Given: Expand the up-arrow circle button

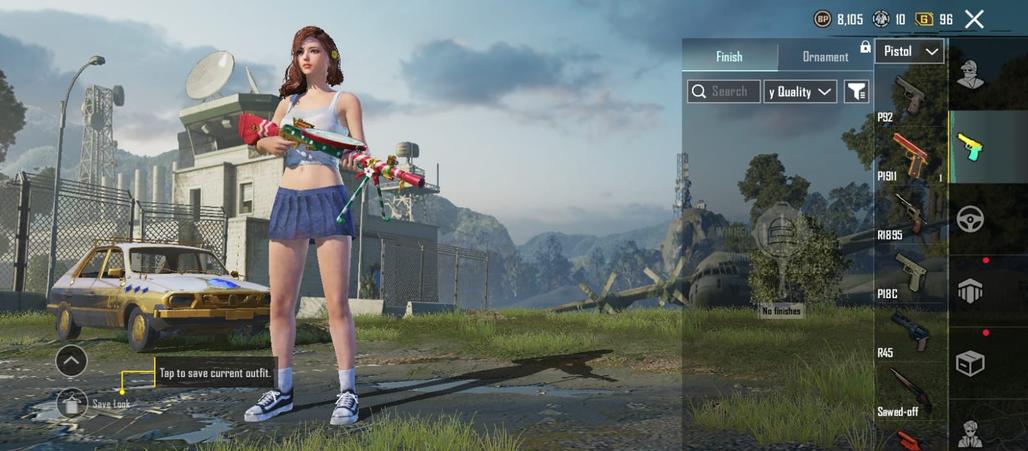Looking at the screenshot, I should tap(72, 360).
